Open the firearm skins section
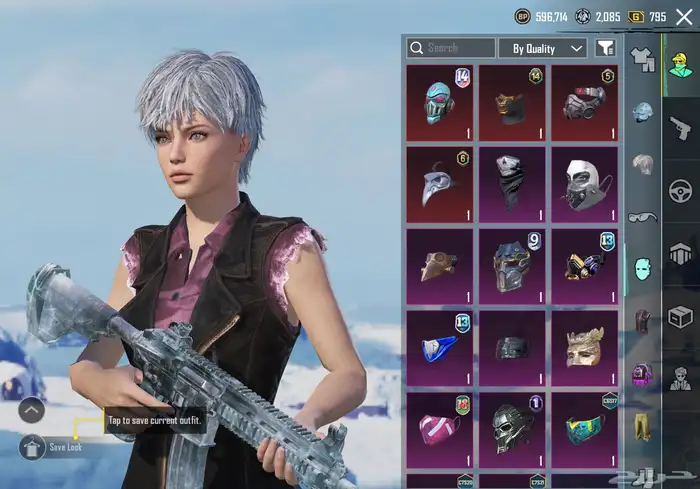 tap(681, 127)
